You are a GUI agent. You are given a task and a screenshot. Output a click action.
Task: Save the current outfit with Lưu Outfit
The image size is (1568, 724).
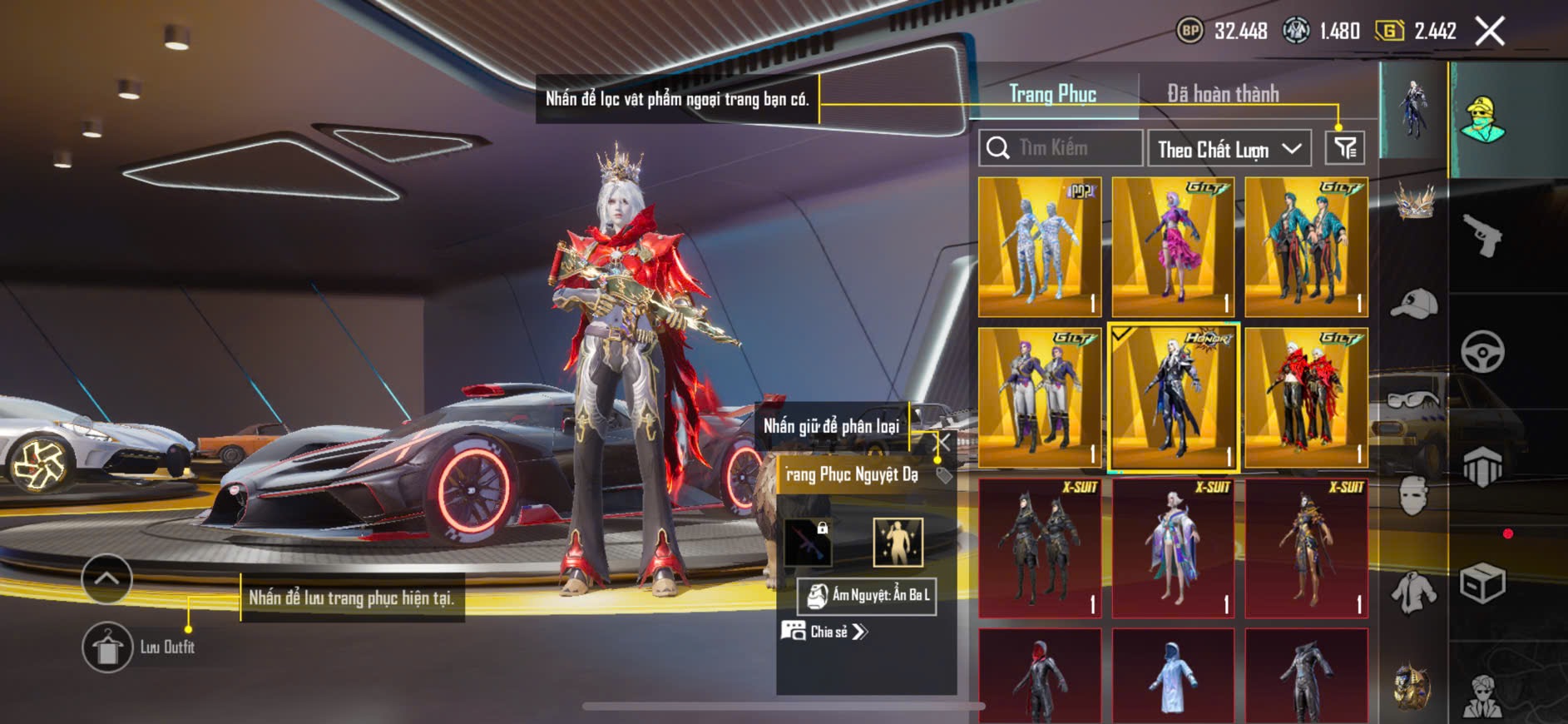click(107, 647)
